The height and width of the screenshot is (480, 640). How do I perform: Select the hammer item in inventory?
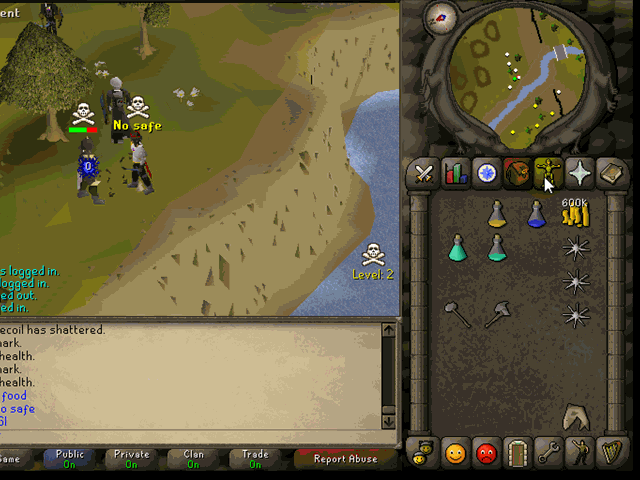point(457,315)
